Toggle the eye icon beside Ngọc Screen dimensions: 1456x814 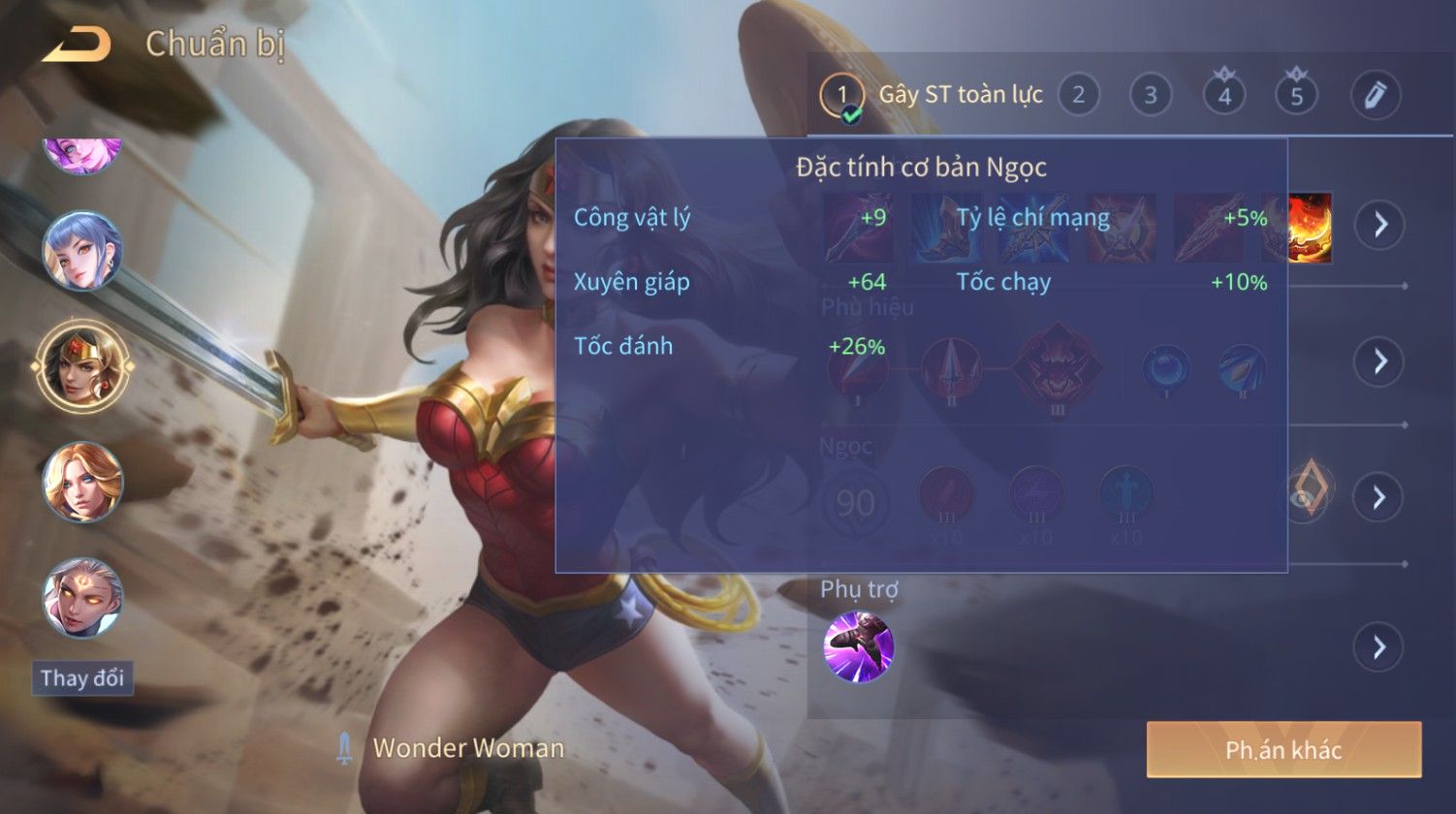pos(1308,495)
